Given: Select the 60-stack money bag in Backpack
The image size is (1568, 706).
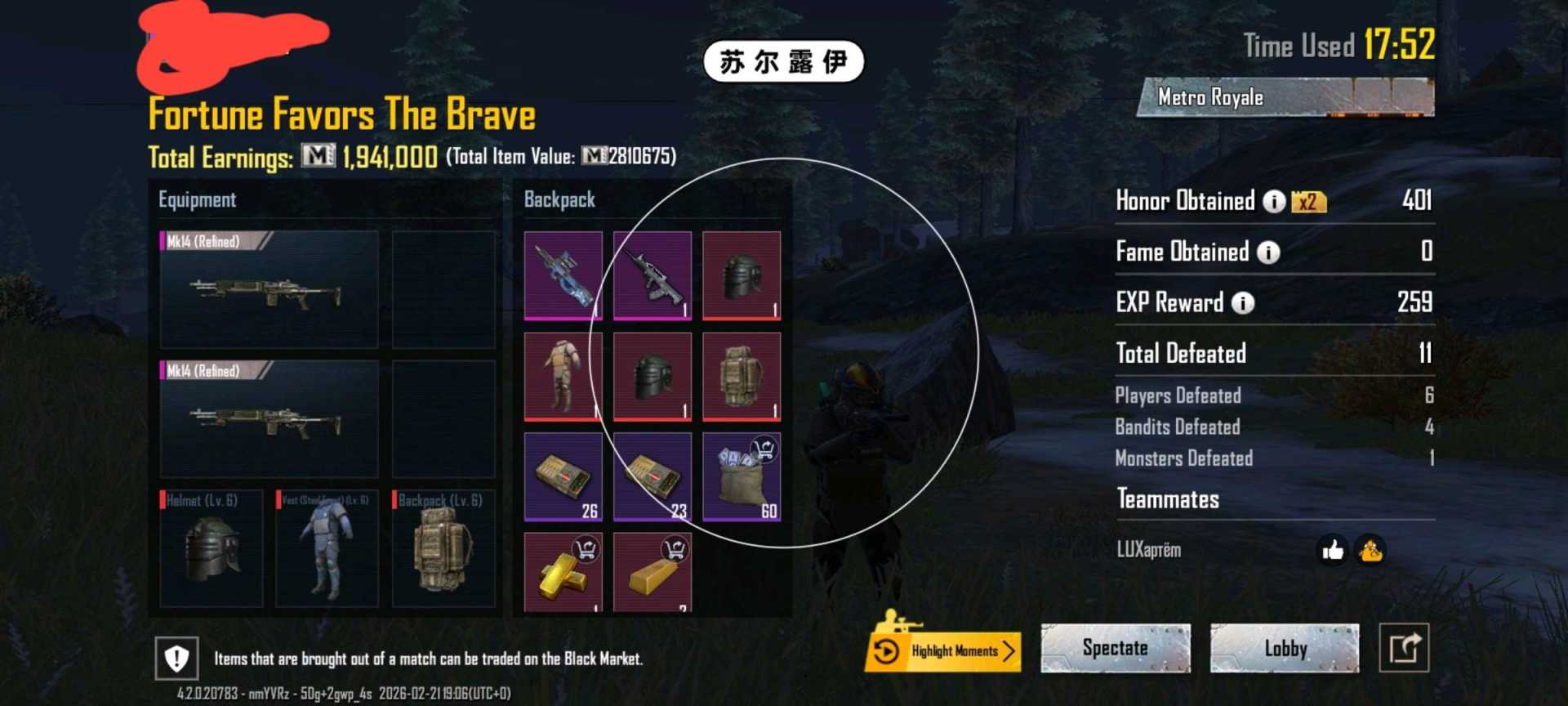Looking at the screenshot, I should click(742, 476).
